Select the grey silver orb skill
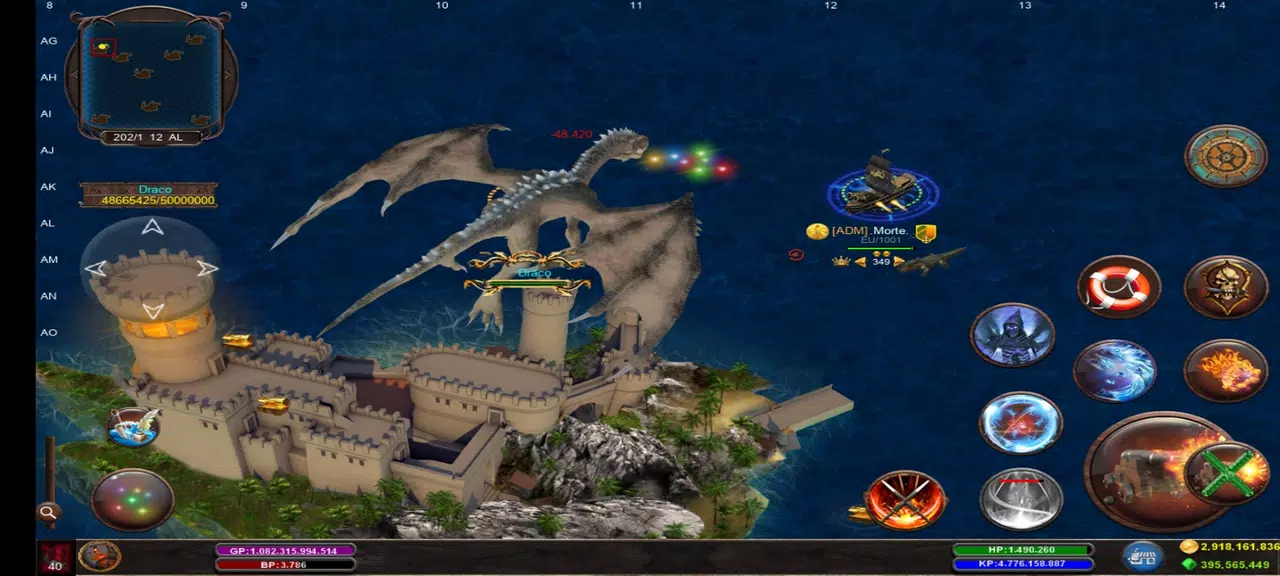This screenshot has height=576, width=1280. [1020, 499]
